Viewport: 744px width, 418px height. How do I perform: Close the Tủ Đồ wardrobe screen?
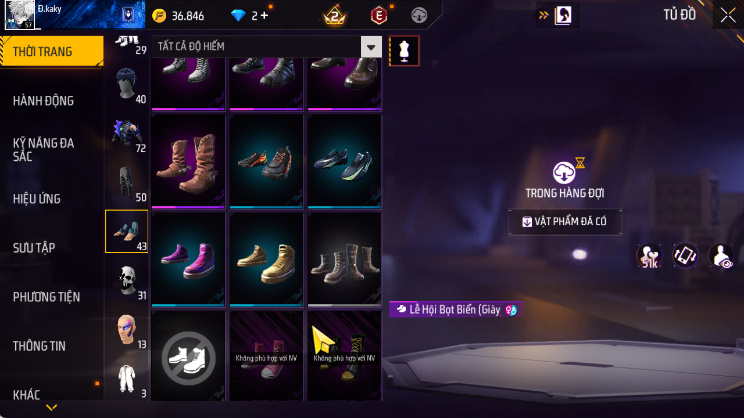point(727,15)
